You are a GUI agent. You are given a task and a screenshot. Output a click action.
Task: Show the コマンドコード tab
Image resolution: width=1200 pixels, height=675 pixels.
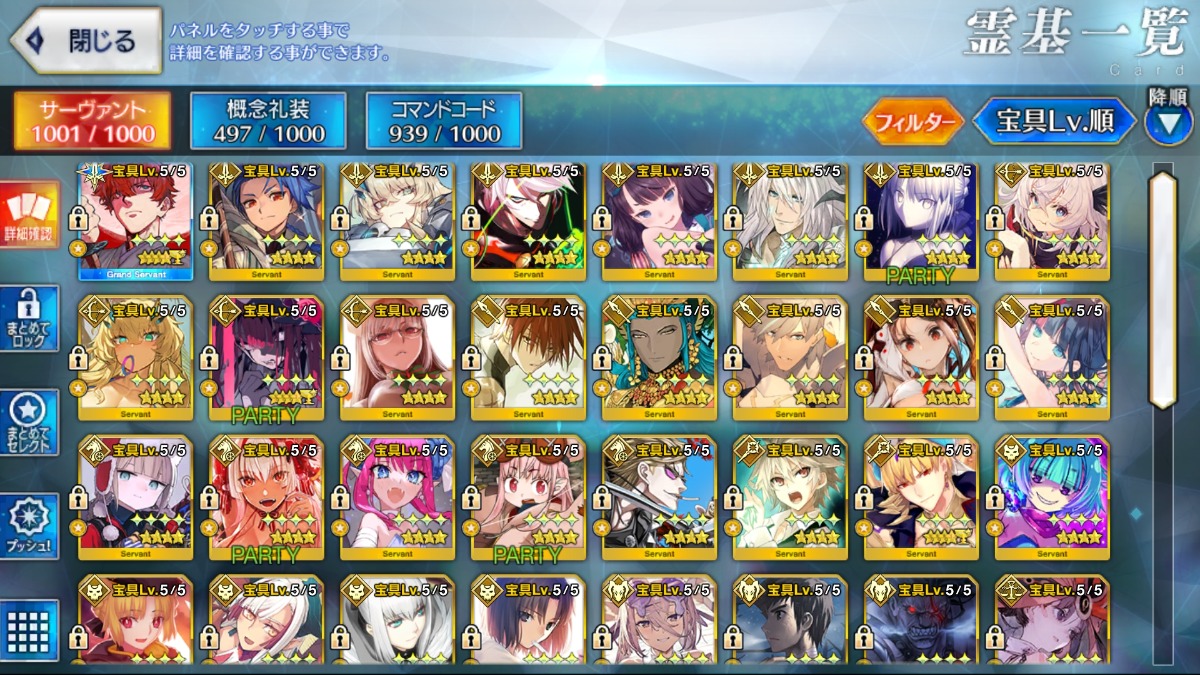click(x=444, y=121)
